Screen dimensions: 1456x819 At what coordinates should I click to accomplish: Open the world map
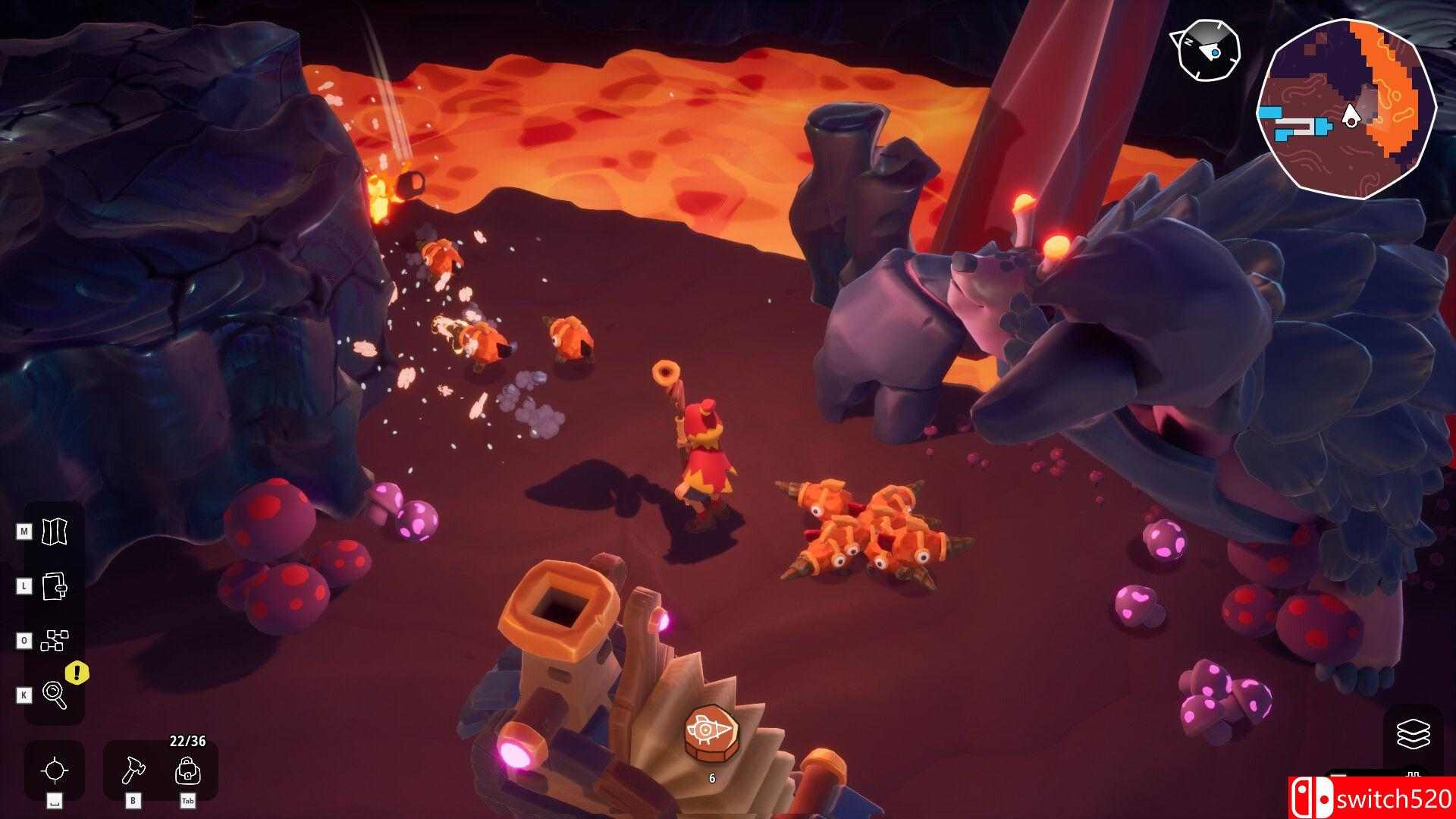tap(55, 532)
